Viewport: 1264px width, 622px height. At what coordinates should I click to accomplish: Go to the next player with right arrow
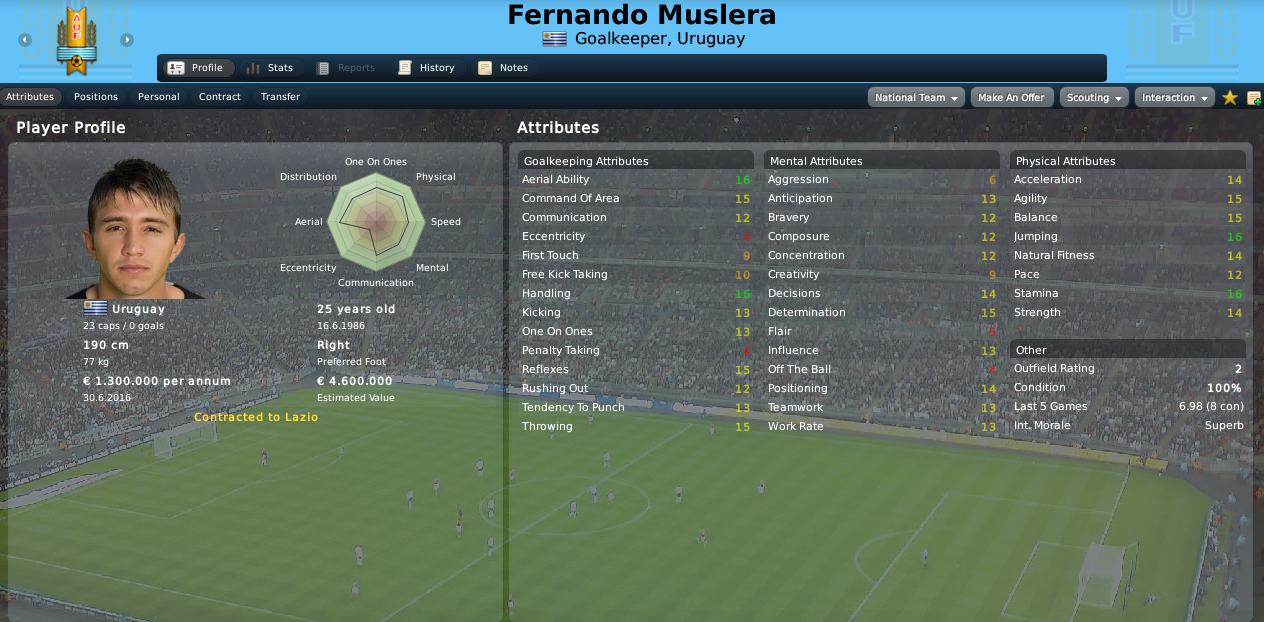click(x=127, y=40)
